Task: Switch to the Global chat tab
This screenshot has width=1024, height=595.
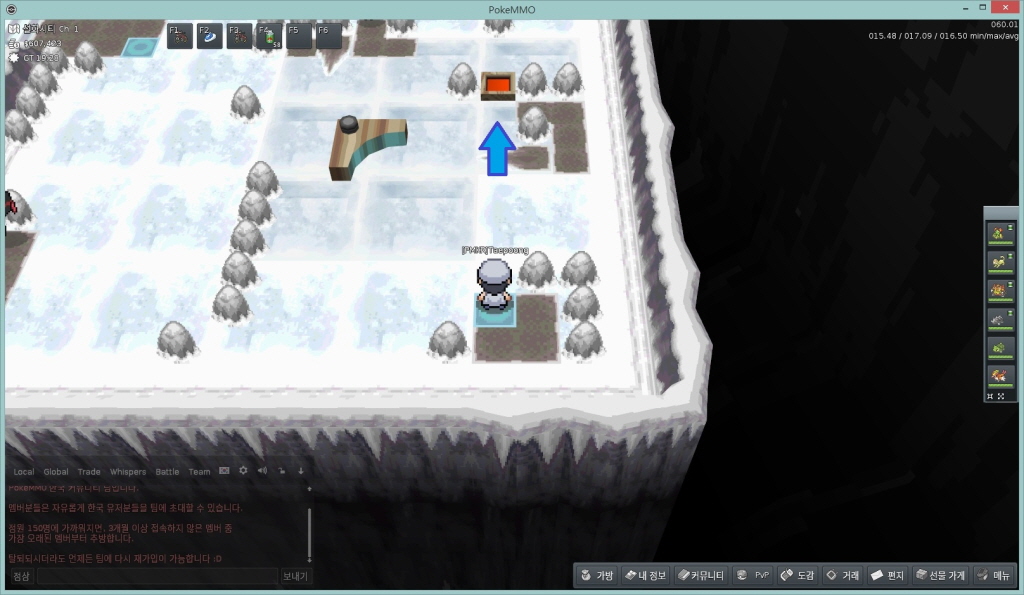Action: coord(56,472)
